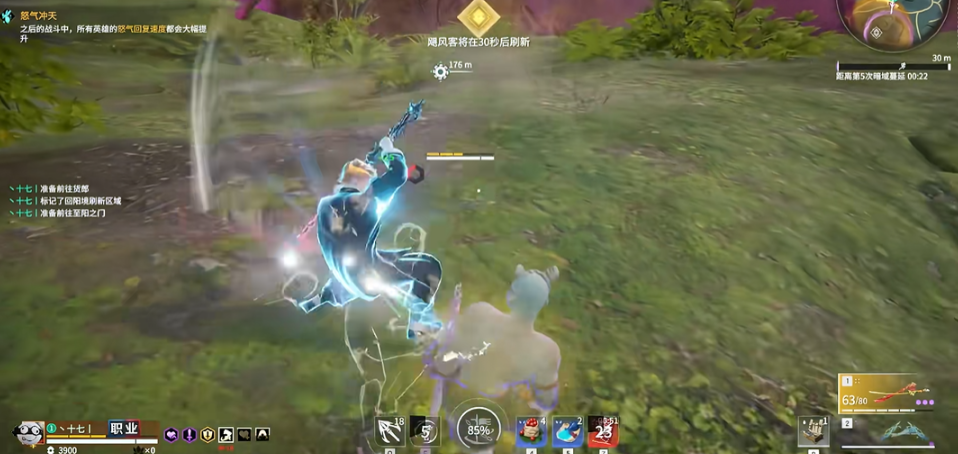Screen dimensions: 958x454
Task: Select the diamond marker on the minimap
Action: click(876, 32)
